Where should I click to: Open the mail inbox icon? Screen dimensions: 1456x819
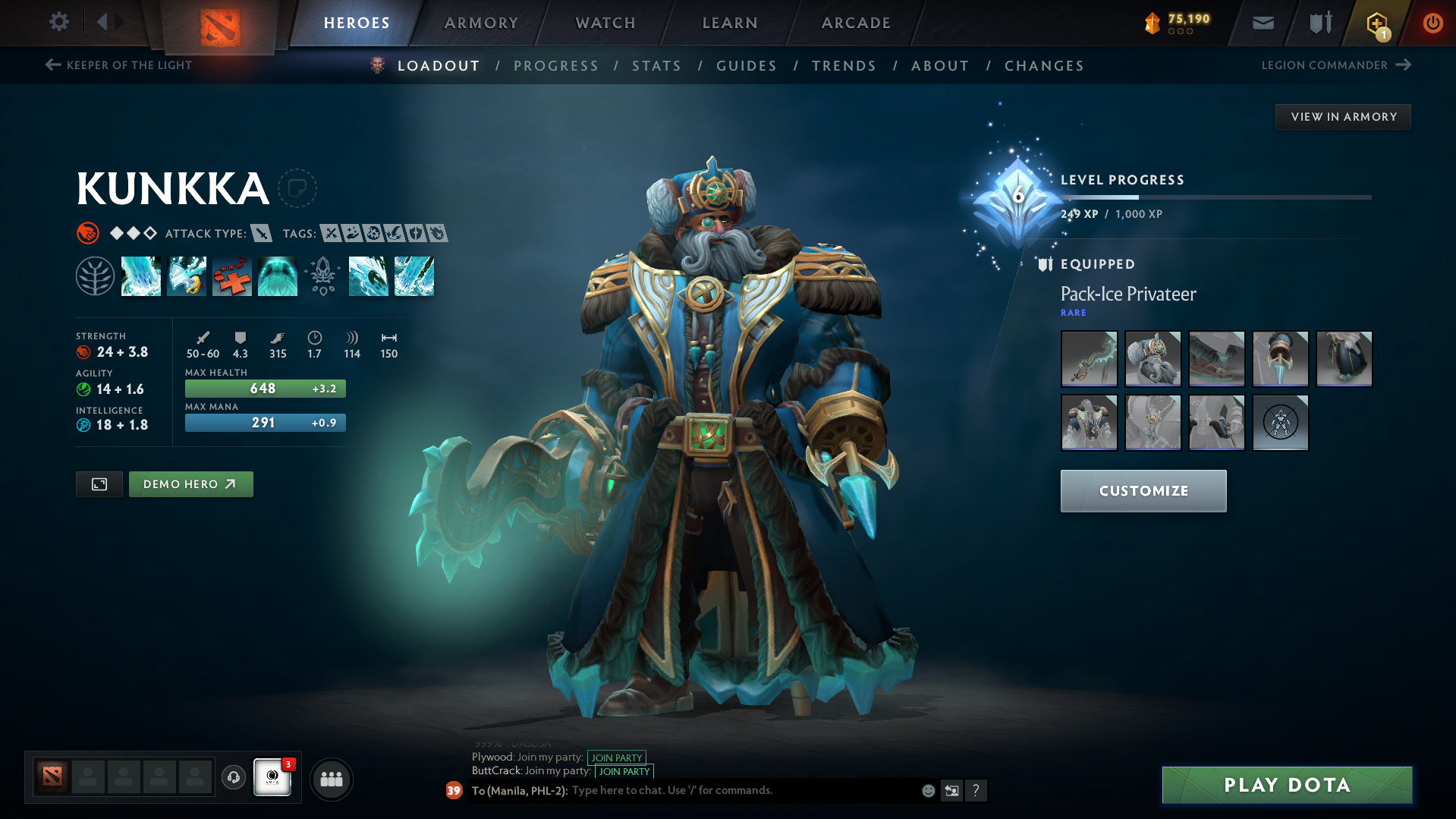click(1262, 23)
